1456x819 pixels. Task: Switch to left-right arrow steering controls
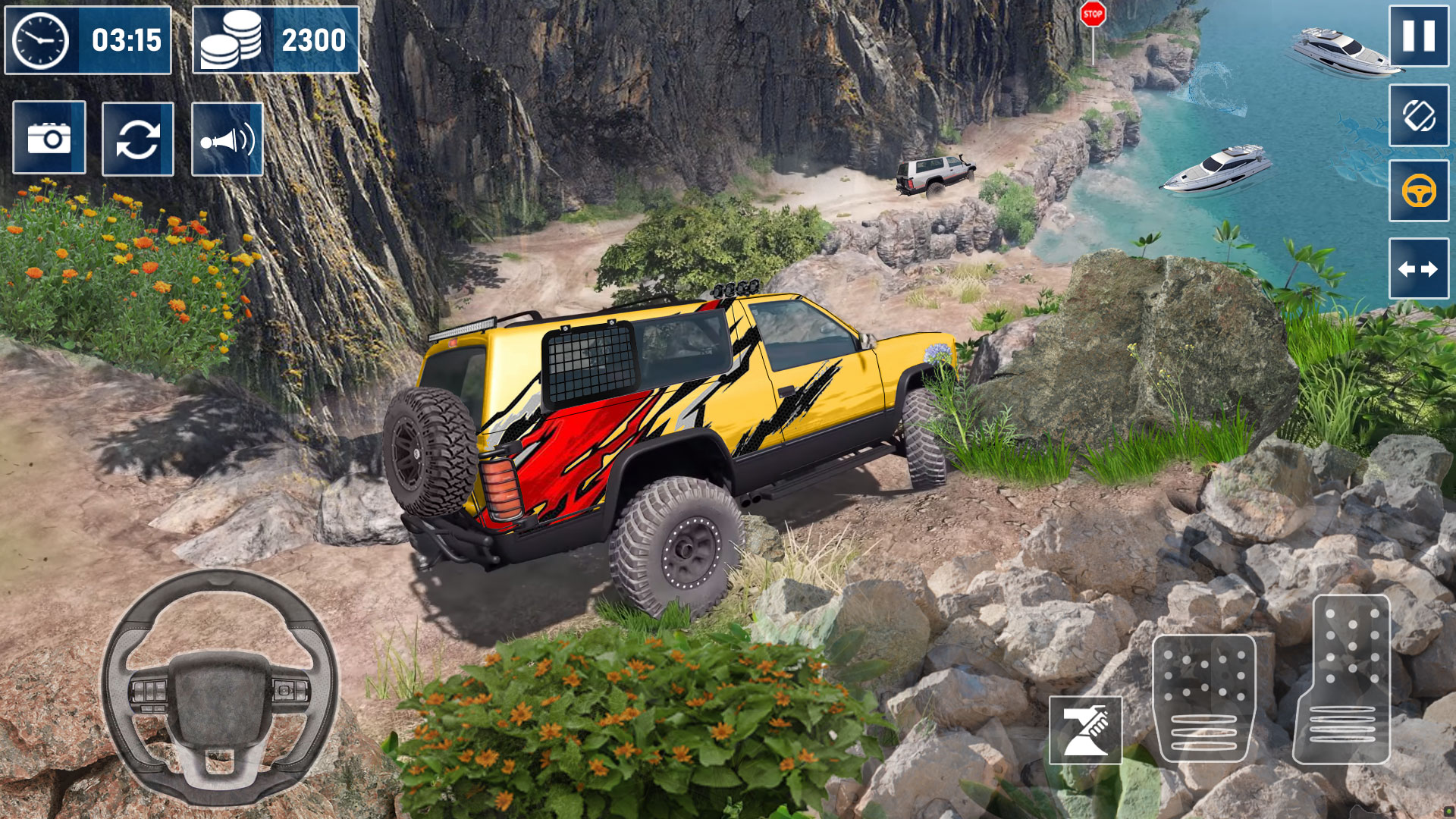click(x=1420, y=267)
